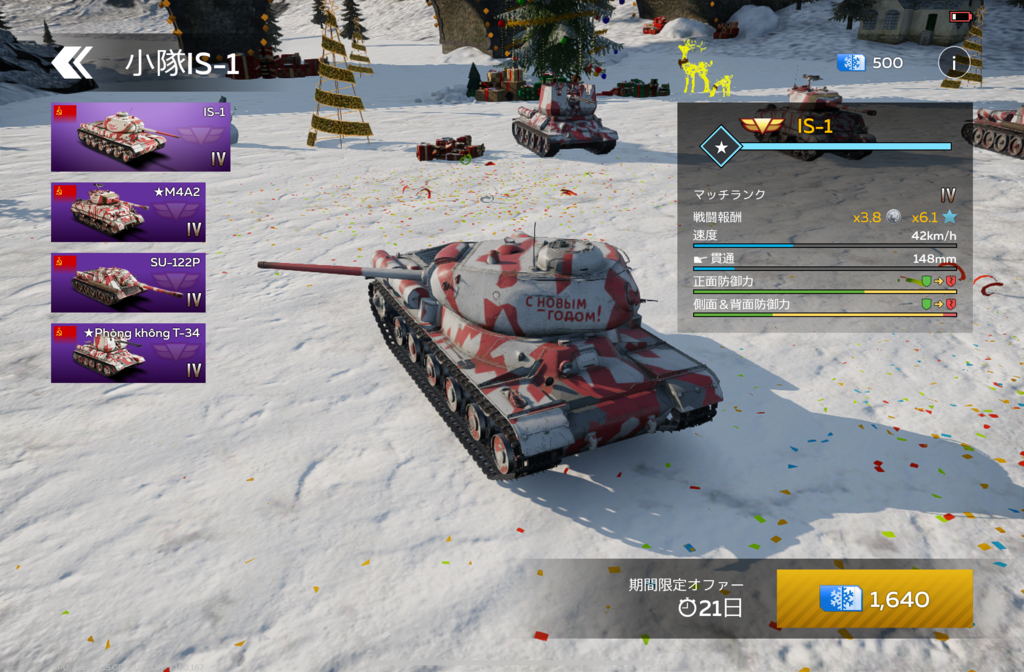Open the 500 snowflake currency balance

coord(870,63)
